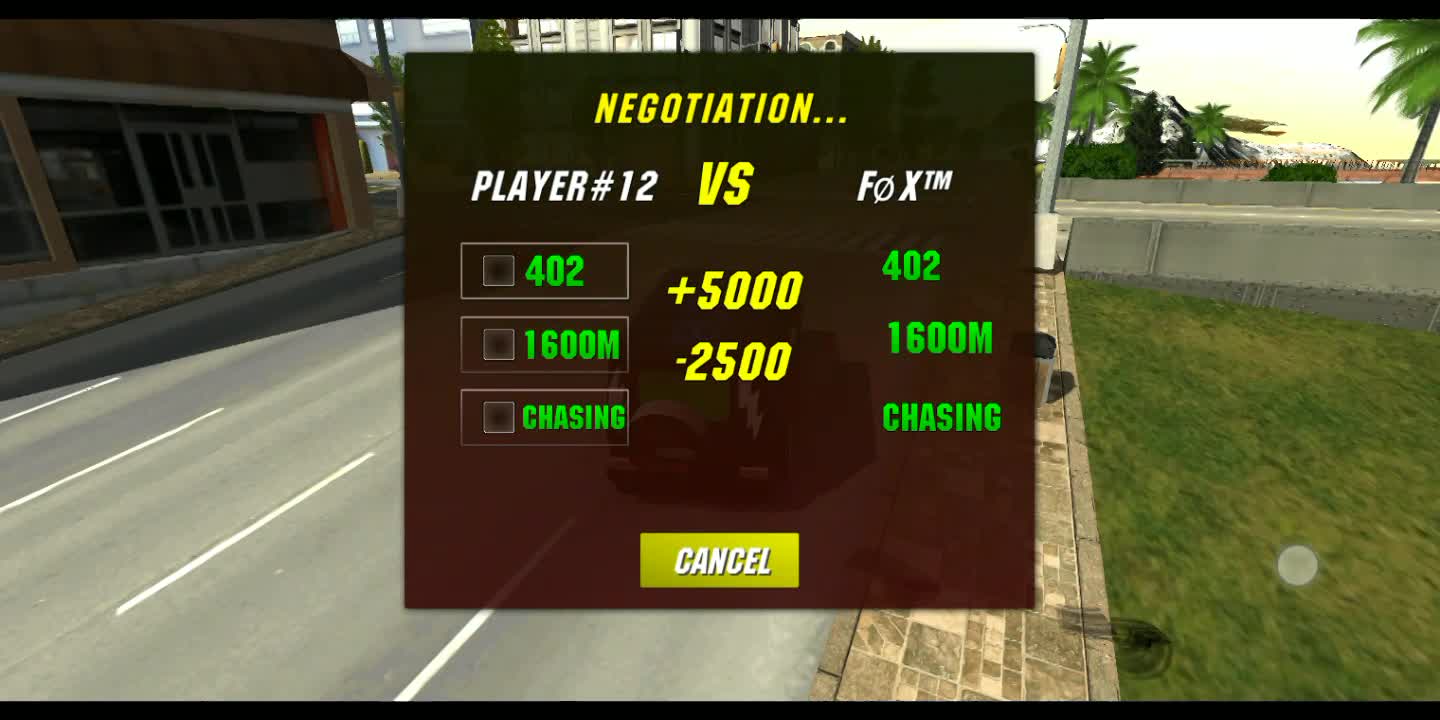This screenshot has width=1440, height=720.
Task: Cancel the race negotiation
Action: [719, 560]
